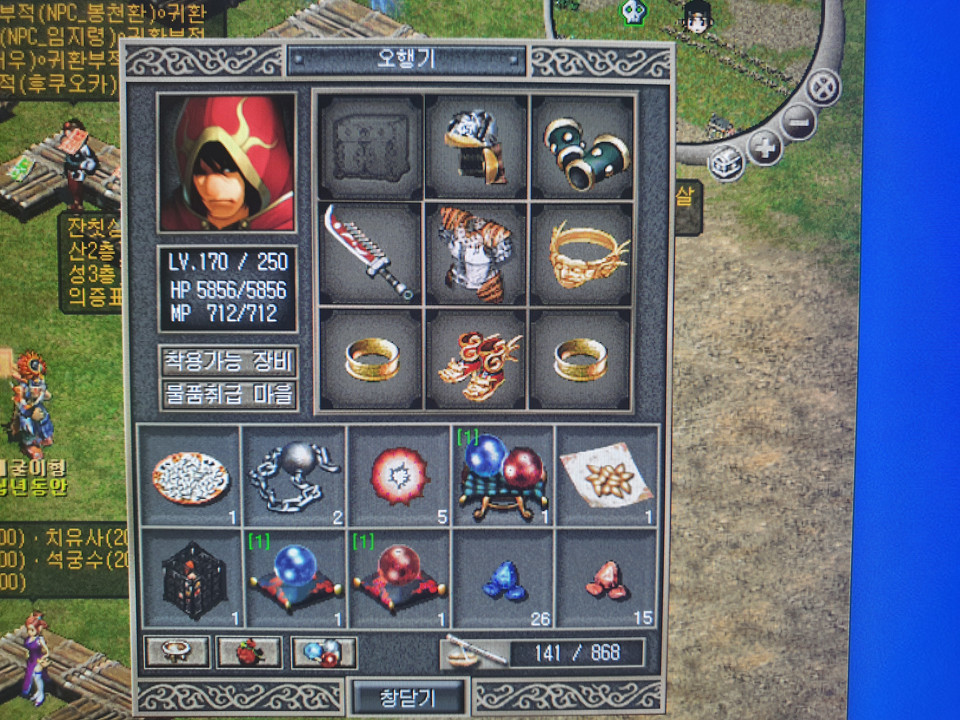Pick the iron ball and chain item

coord(294,474)
